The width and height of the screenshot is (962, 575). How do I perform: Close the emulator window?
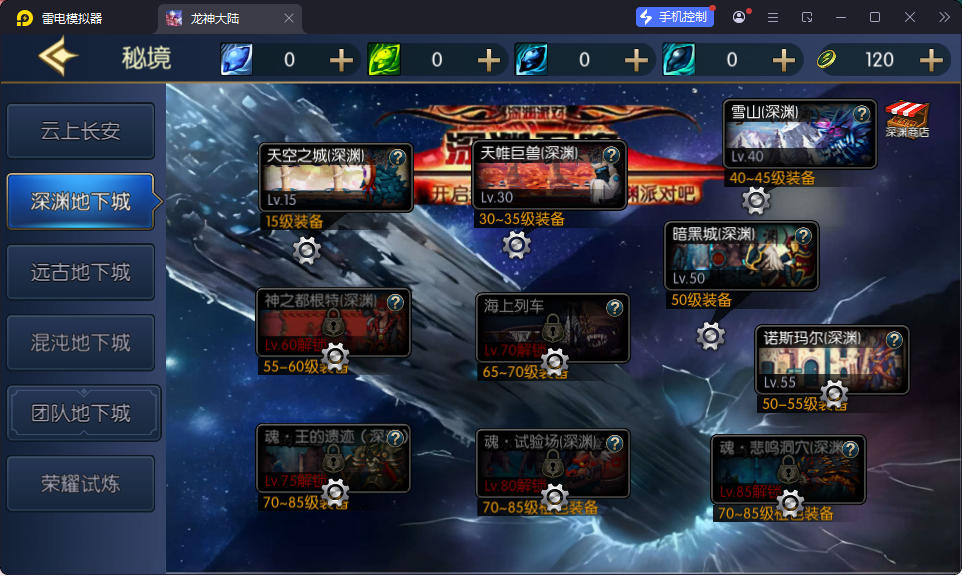(x=910, y=17)
